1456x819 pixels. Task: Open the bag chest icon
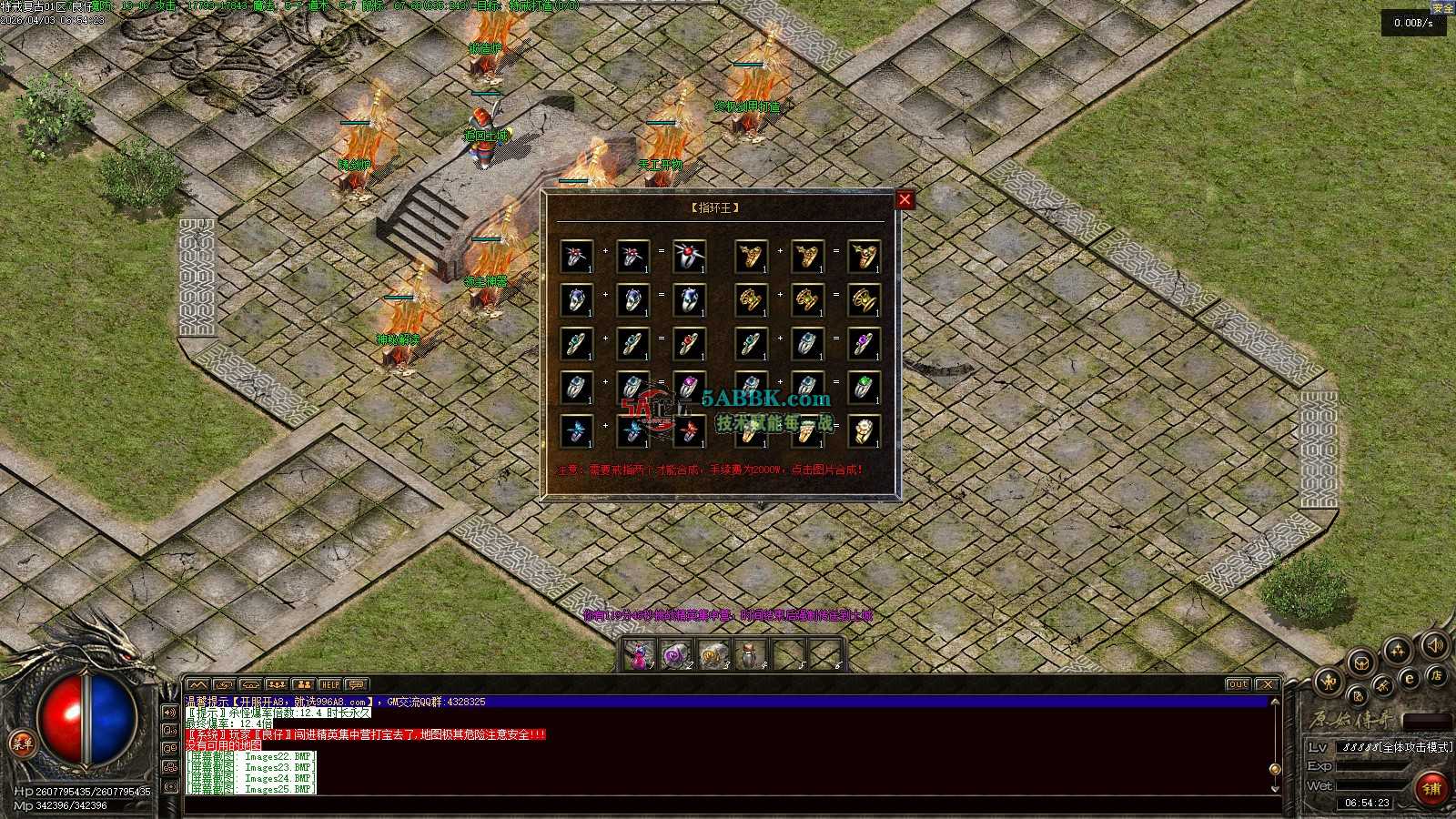pos(1360,662)
